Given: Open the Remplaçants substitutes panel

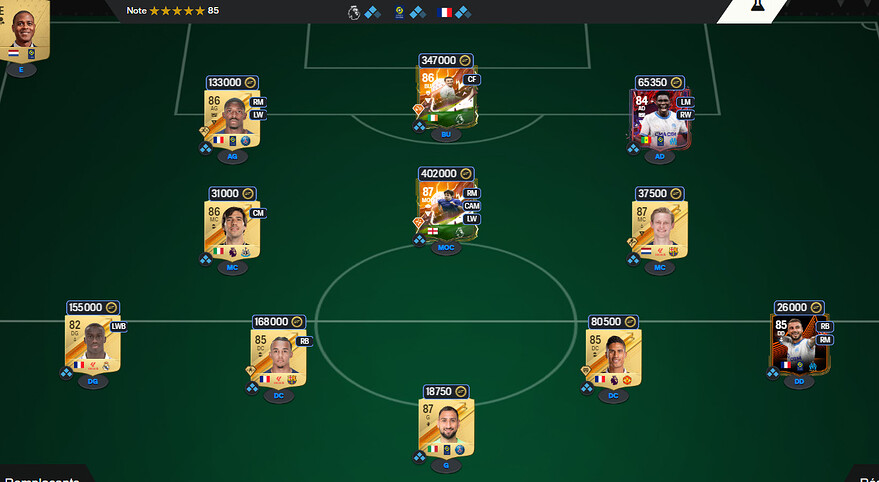Looking at the screenshot, I should pyautogui.click(x=45, y=476).
